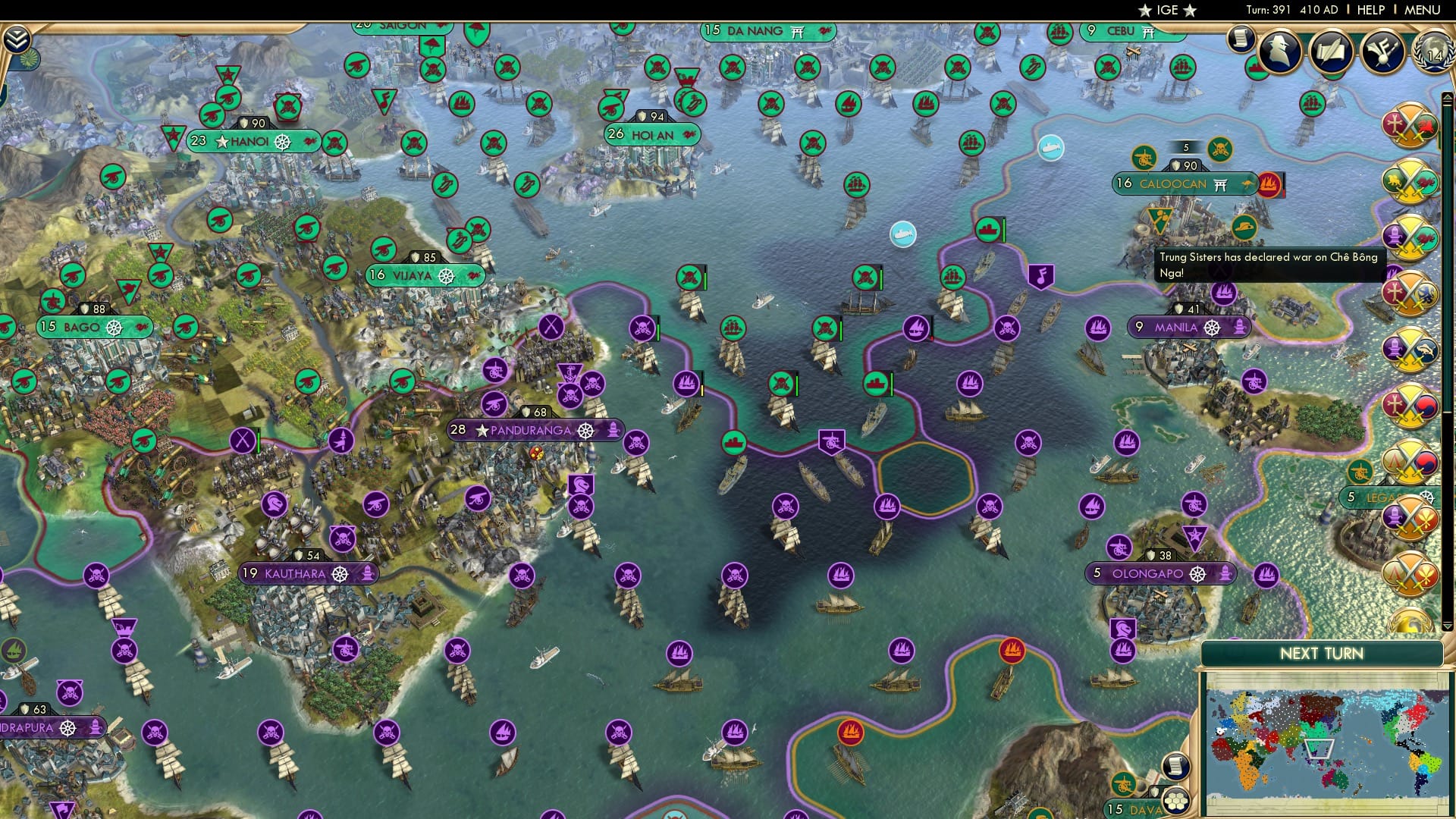
Task: Select the submarine unit icon near Caloocan
Action: pos(1050,149)
